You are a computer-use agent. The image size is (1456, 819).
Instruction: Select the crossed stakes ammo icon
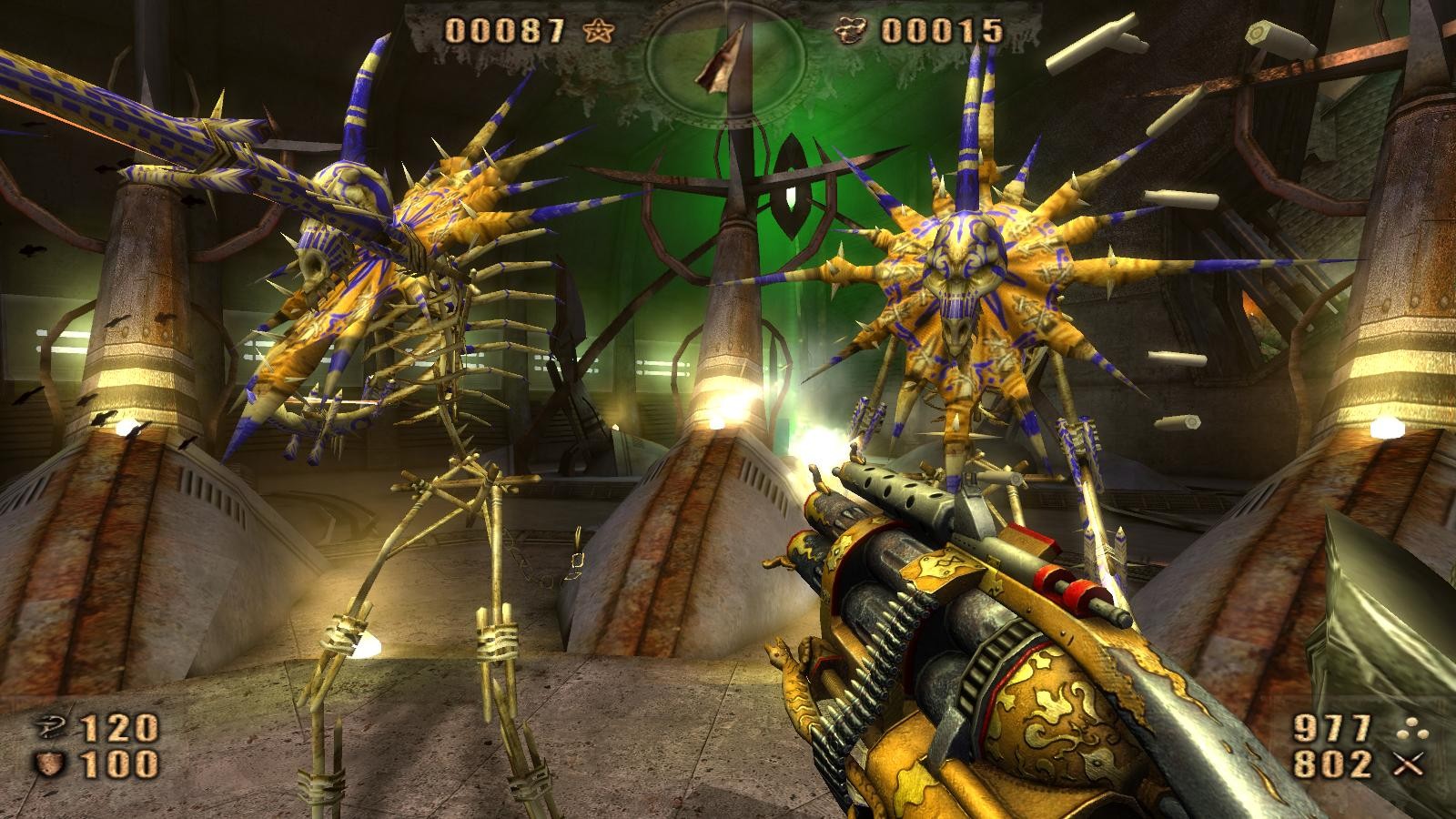[x=1409, y=765]
